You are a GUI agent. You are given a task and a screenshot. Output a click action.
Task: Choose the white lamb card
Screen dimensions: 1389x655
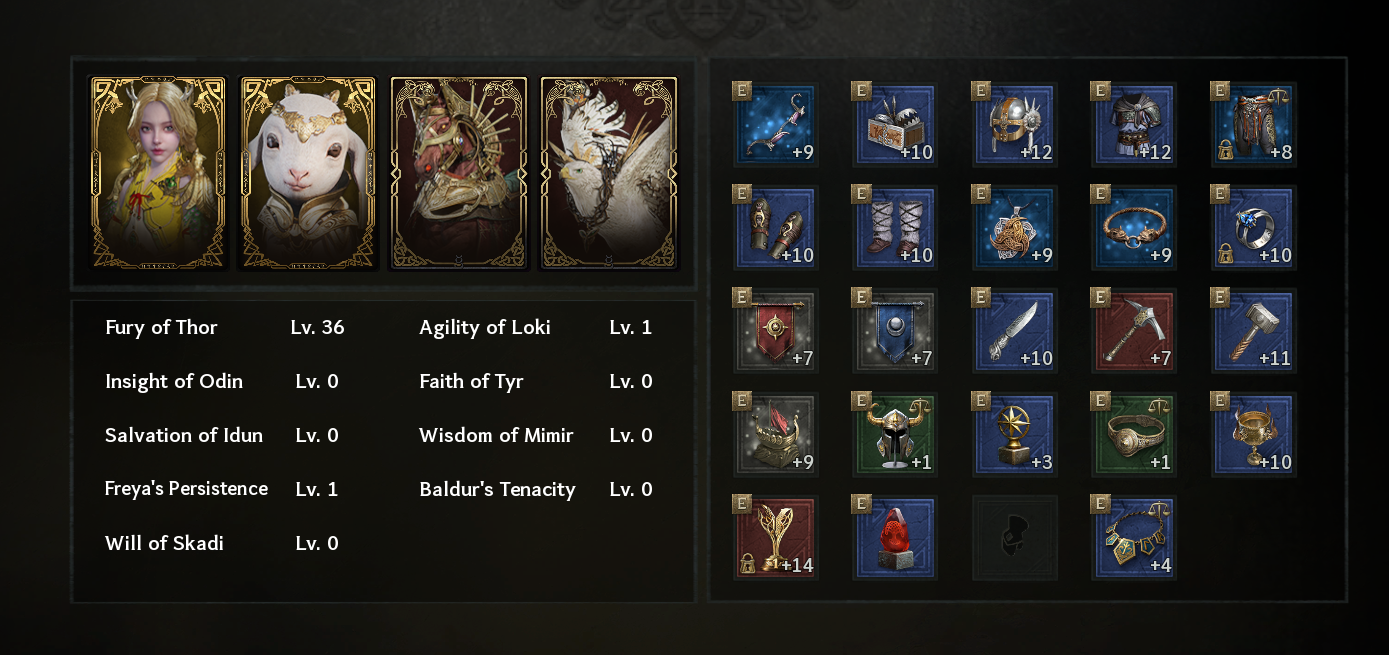(308, 172)
